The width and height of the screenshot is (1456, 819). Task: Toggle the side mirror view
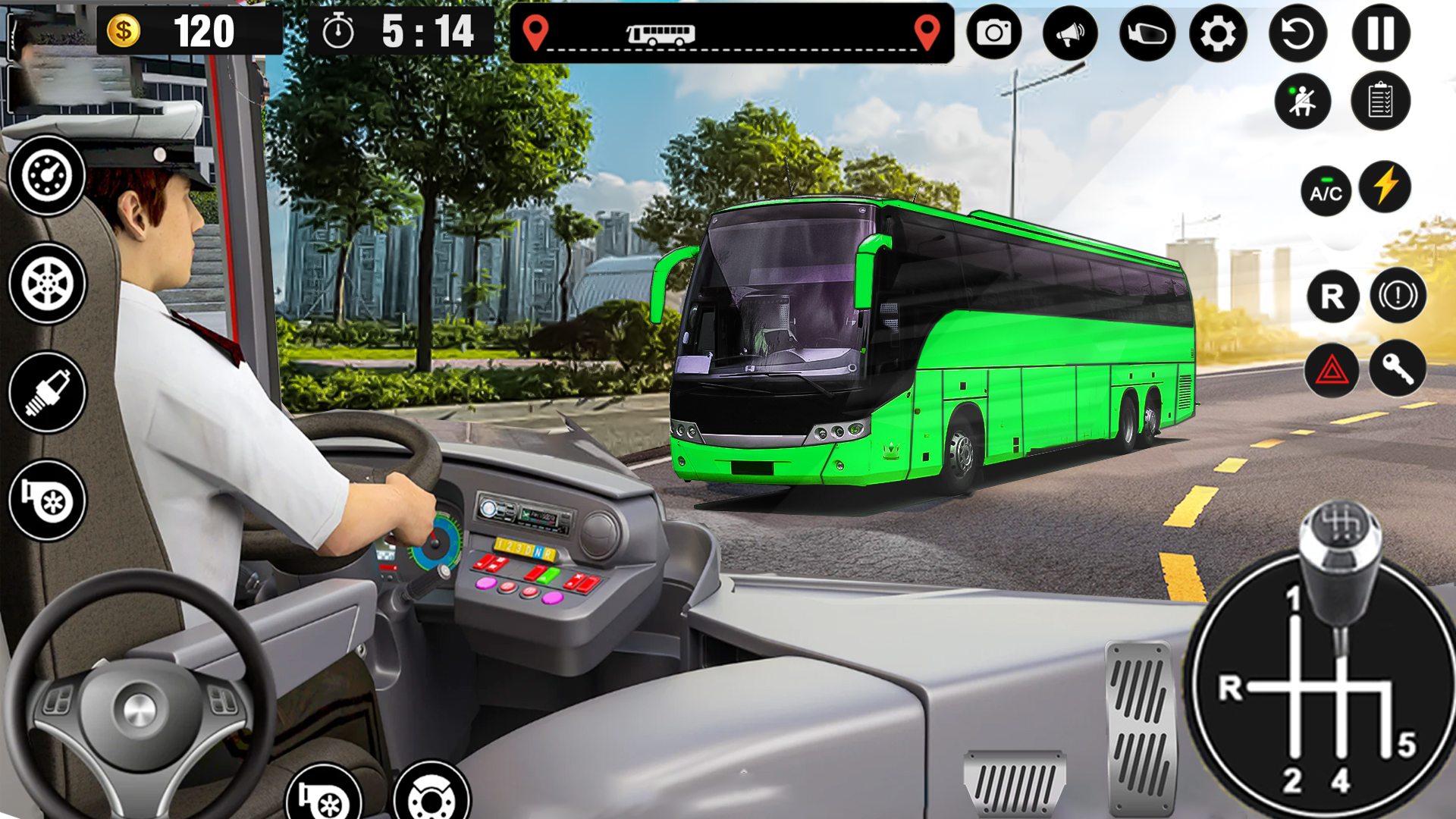pyautogui.click(x=1147, y=33)
